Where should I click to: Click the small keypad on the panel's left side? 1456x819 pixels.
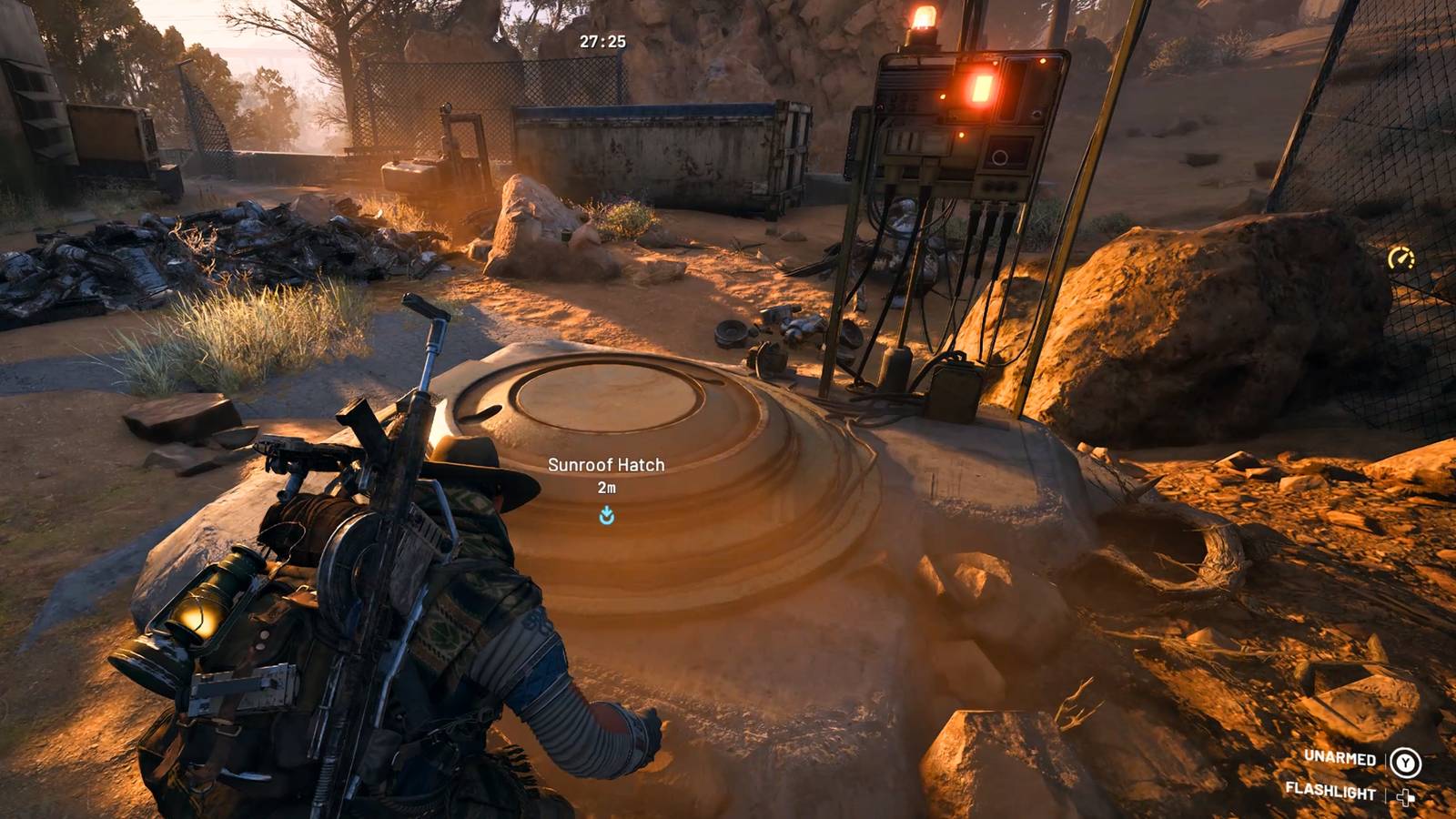[x=904, y=141]
